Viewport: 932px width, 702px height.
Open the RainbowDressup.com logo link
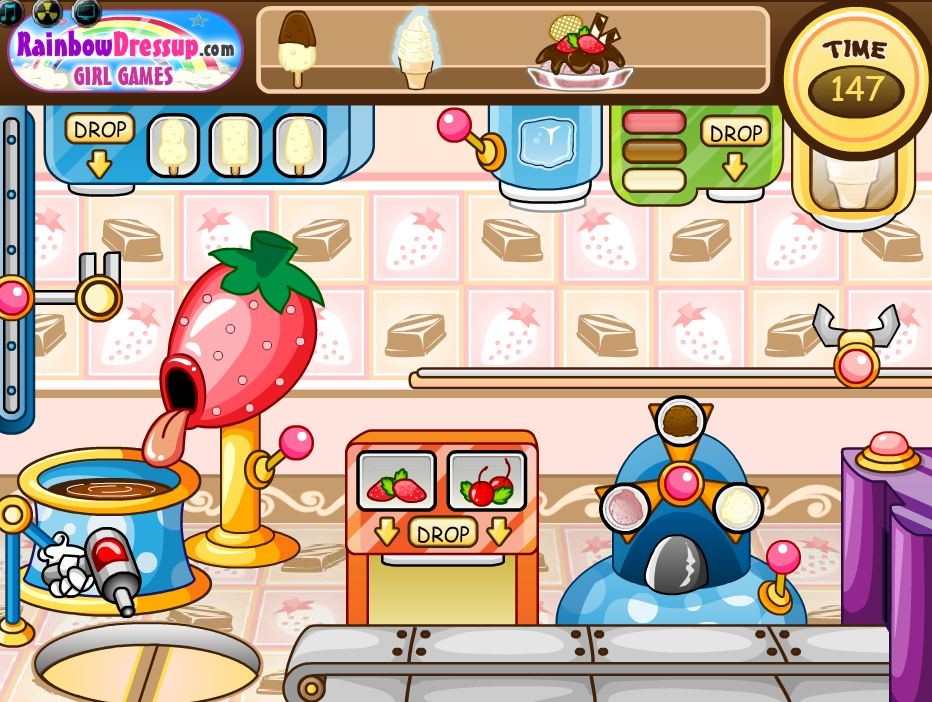point(125,55)
